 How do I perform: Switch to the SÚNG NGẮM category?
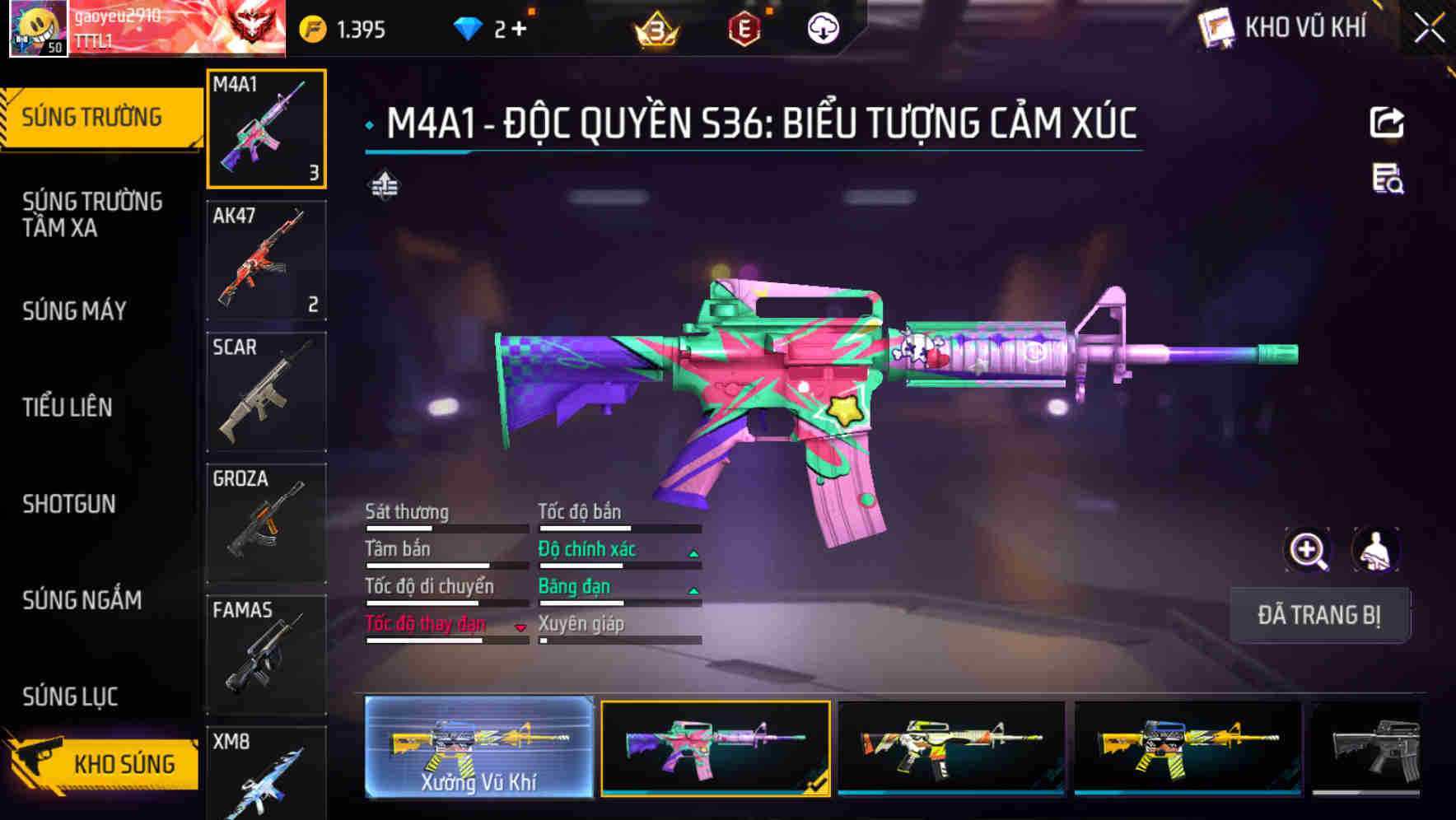(x=81, y=601)
